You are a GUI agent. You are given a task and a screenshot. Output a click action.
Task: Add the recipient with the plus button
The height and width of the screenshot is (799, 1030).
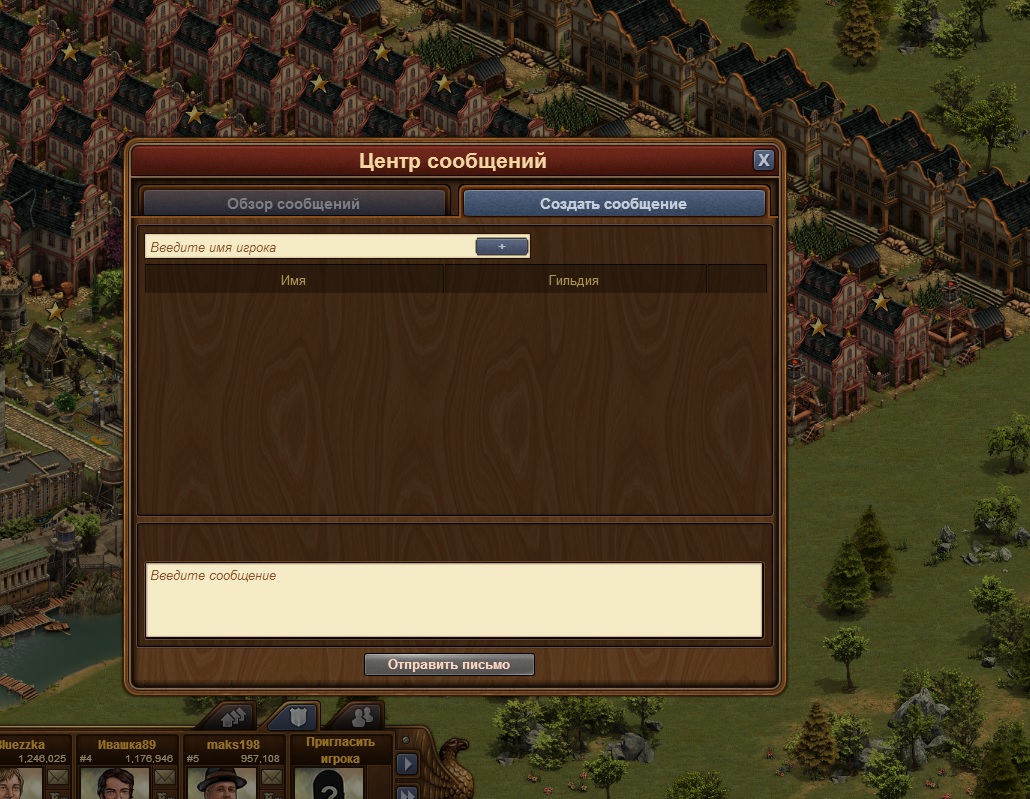pyautogui.click(x=501, y=247)
